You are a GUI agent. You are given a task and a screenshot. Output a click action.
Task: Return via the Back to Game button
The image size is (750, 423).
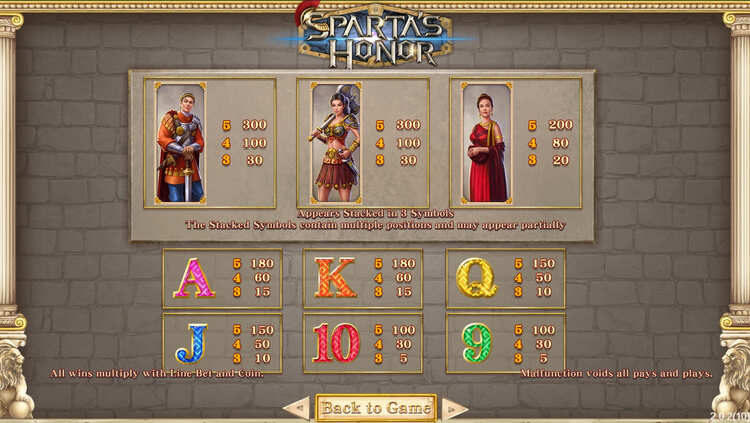[x=376, y=407]
